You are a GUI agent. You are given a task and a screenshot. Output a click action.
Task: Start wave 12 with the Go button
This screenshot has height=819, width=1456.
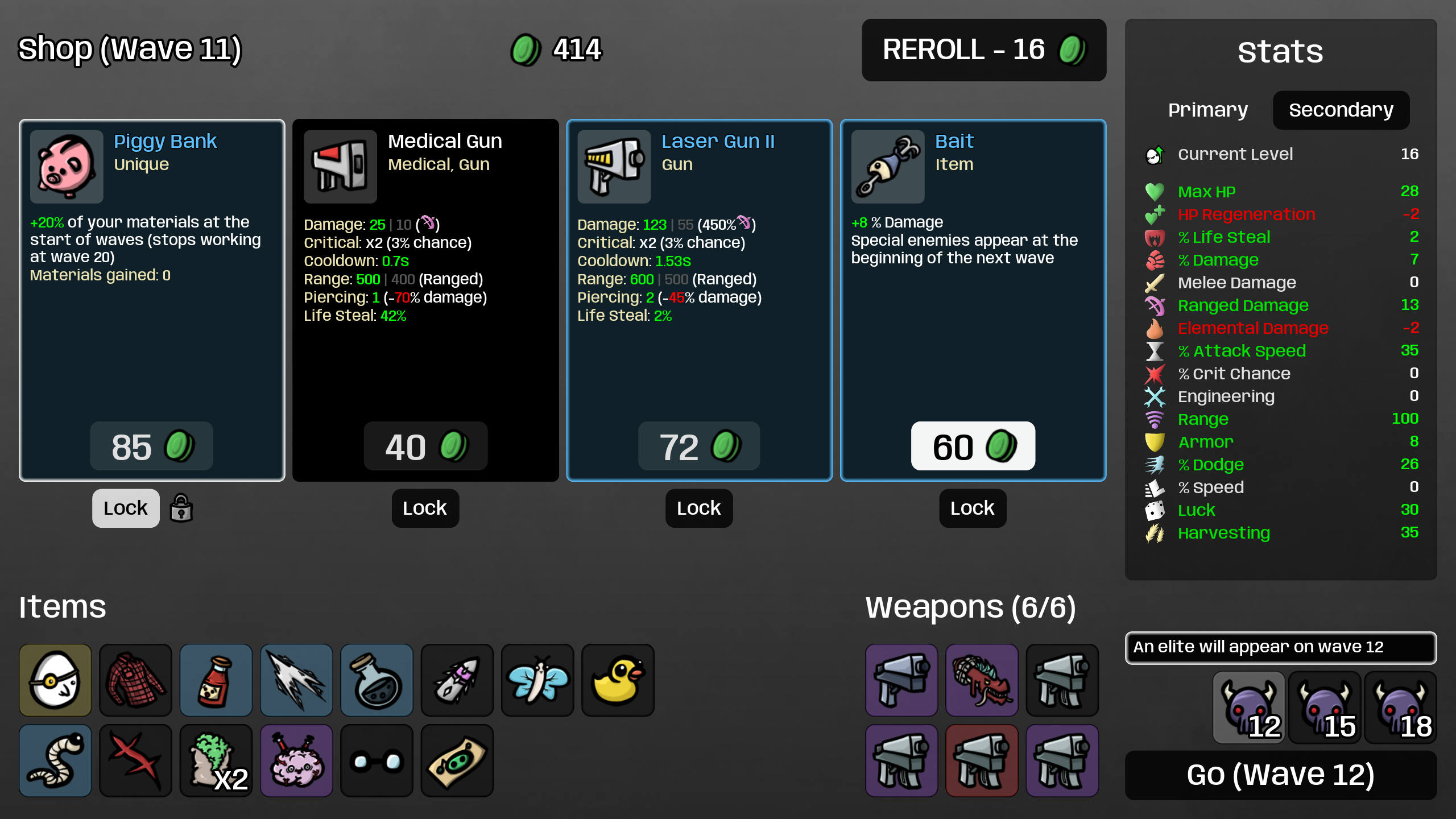coord(1280,775)
